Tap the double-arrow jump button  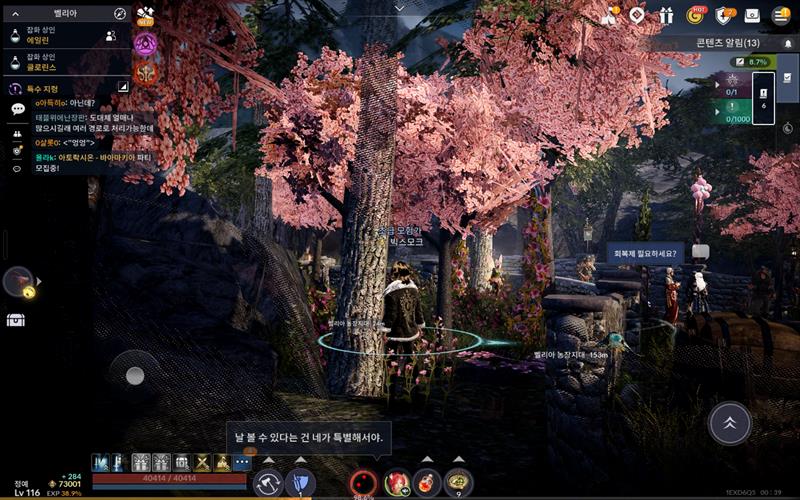(x=729, y=424)
